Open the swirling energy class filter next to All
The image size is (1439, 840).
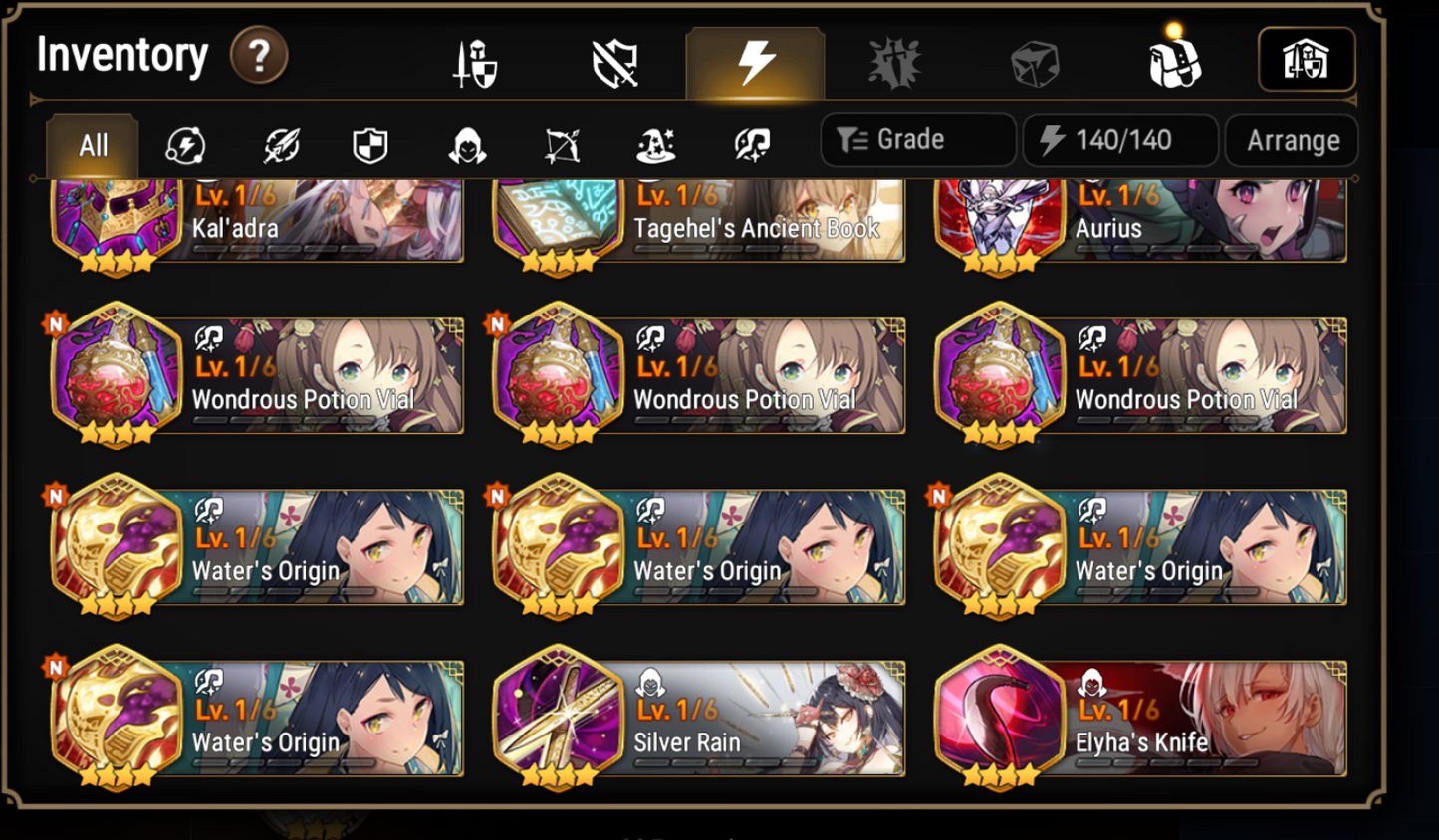pos(187,145)
